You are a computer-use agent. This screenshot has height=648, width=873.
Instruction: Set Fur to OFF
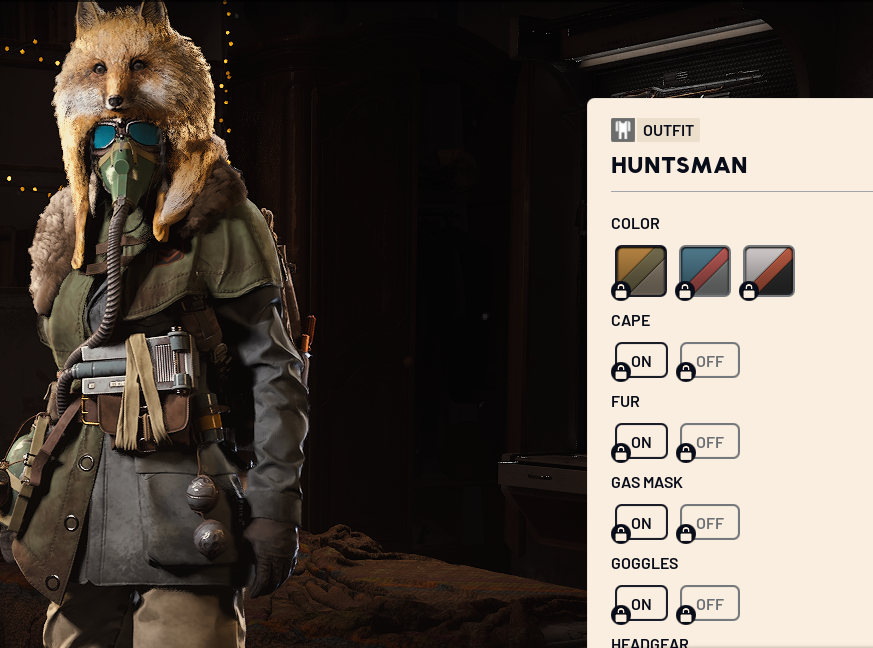pos(710,441)
